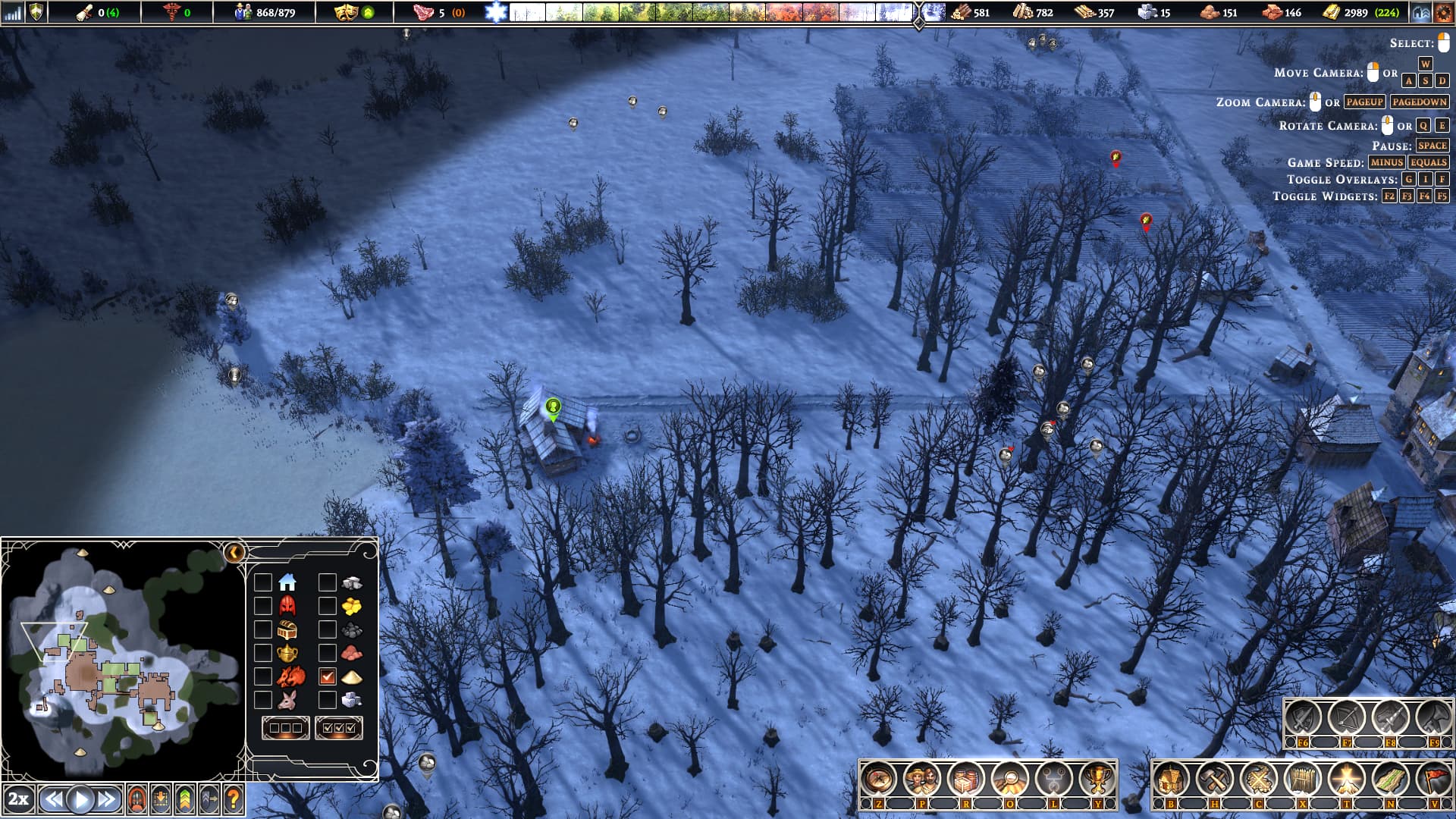Viewport: 1456px width, 819px height.
Task: Increase game speed with fast-forward arrows
Action: [108, 799]
